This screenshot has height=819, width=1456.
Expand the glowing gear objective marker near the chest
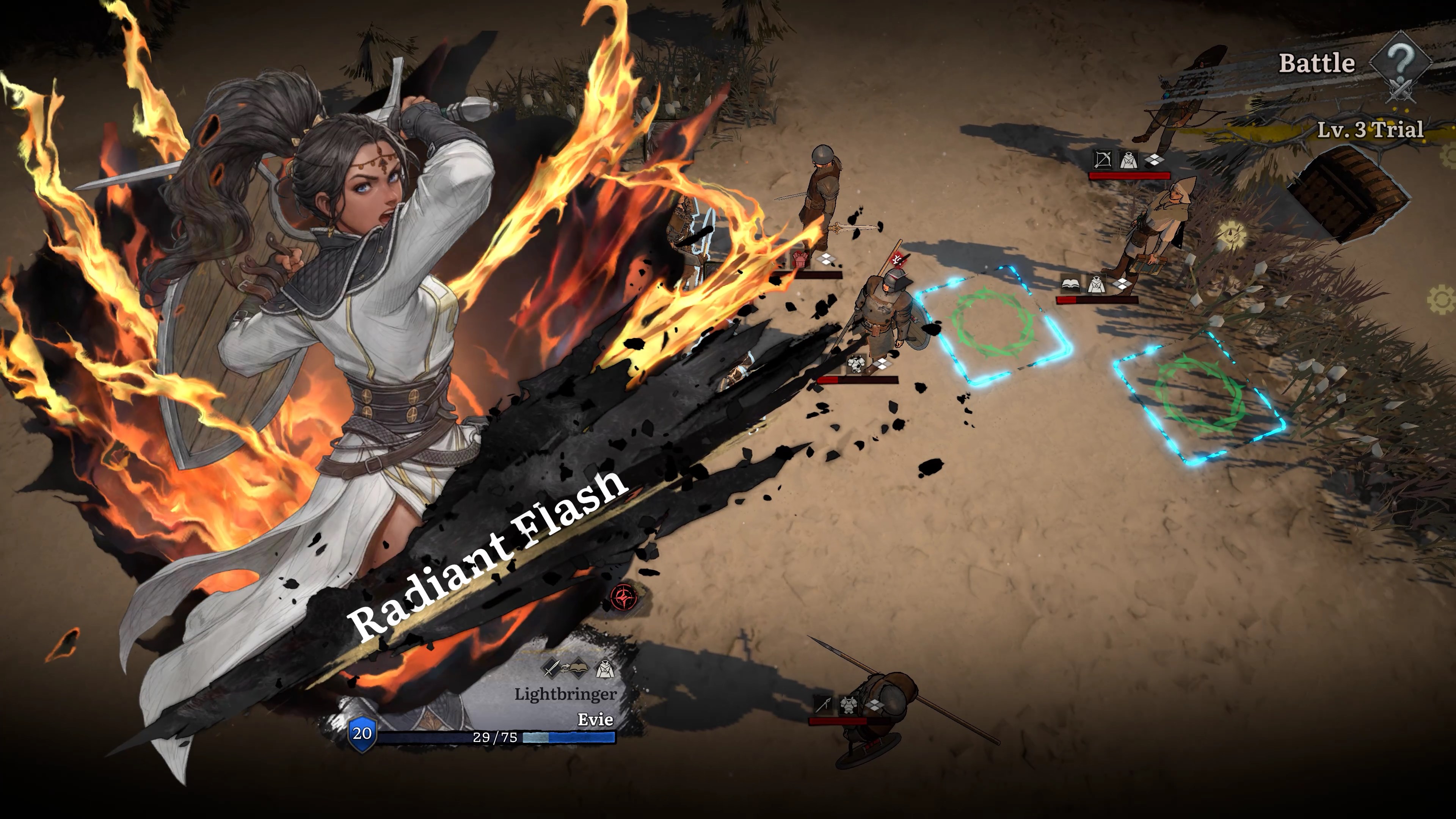pos(1232,234)
